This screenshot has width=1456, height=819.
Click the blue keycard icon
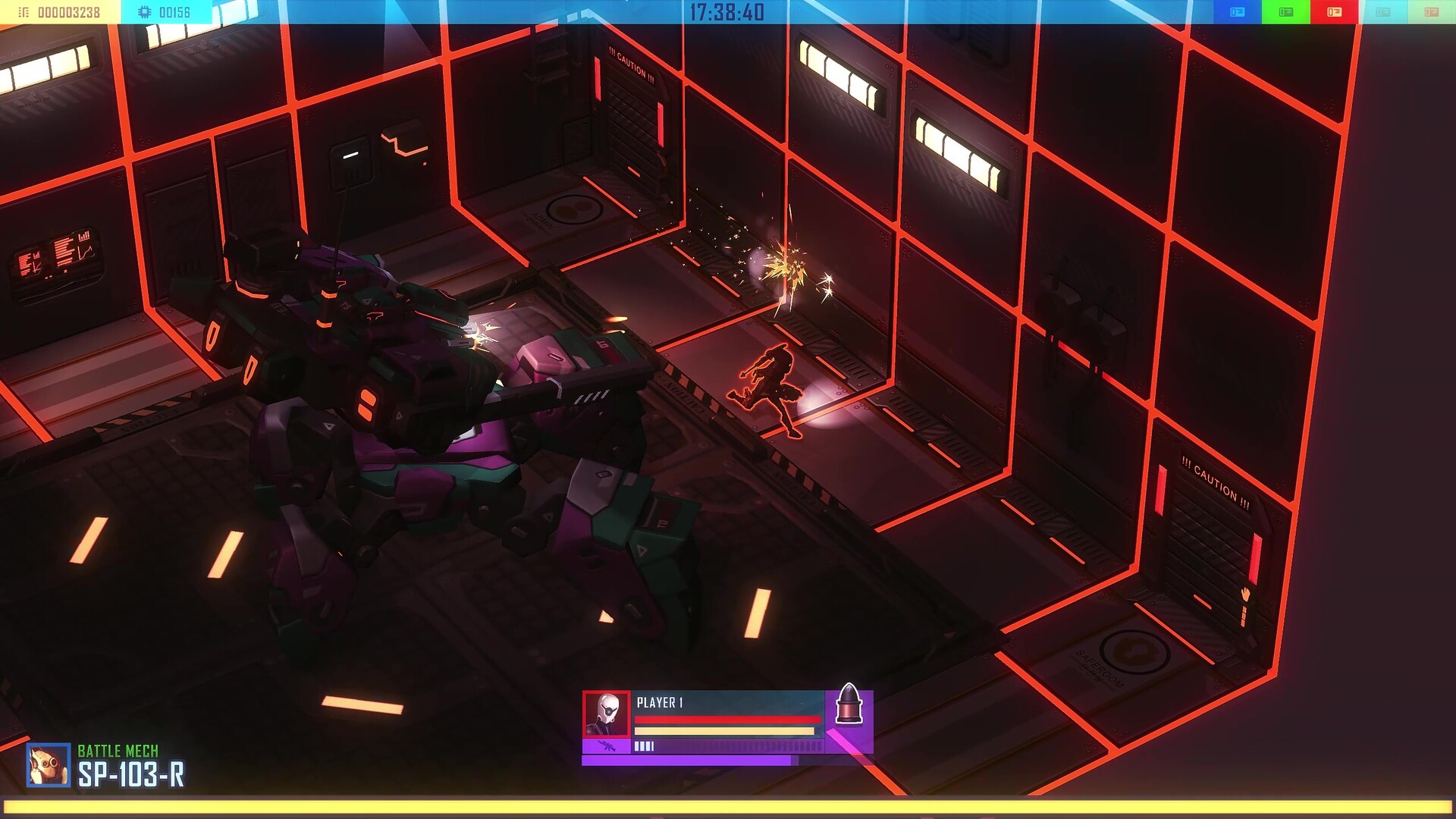tap(1238, 11)
